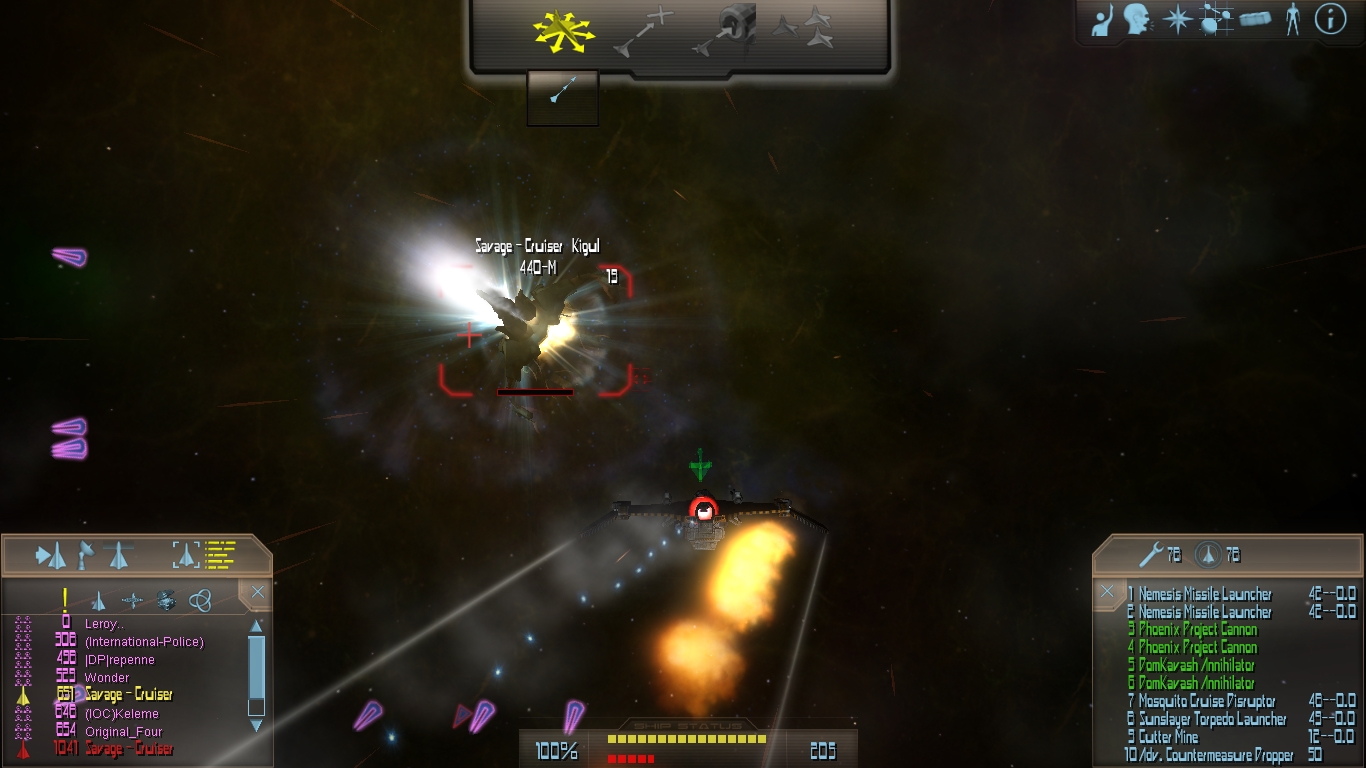
Task: Open the standing figure reputation icon
Action: click(x=1293, y=20)
